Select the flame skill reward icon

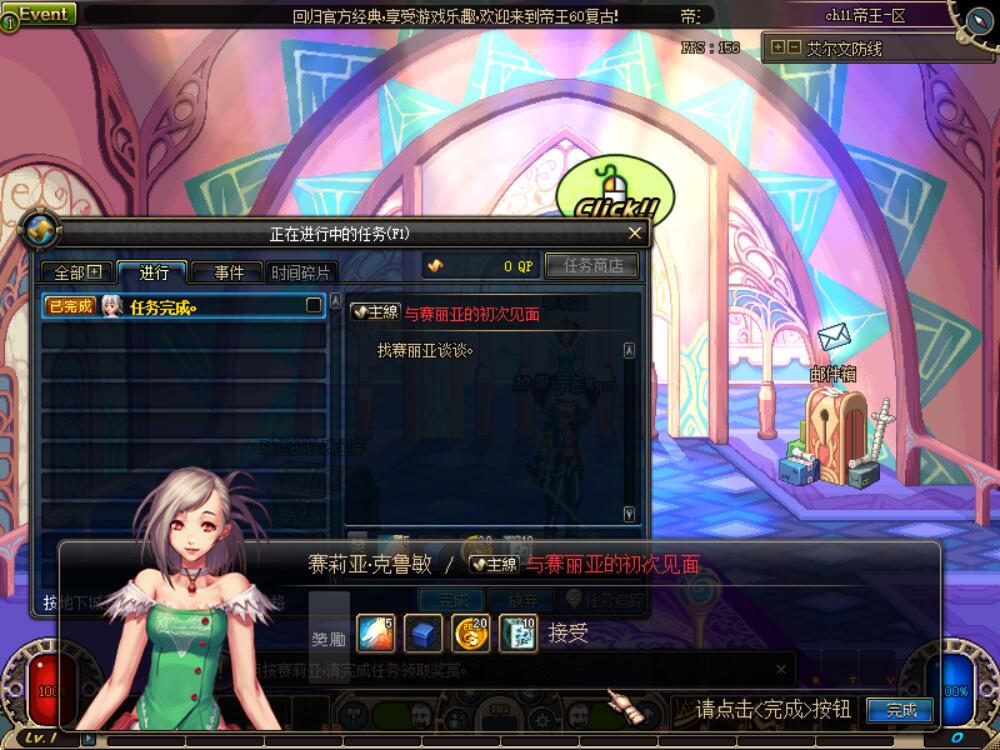point(376,634)
